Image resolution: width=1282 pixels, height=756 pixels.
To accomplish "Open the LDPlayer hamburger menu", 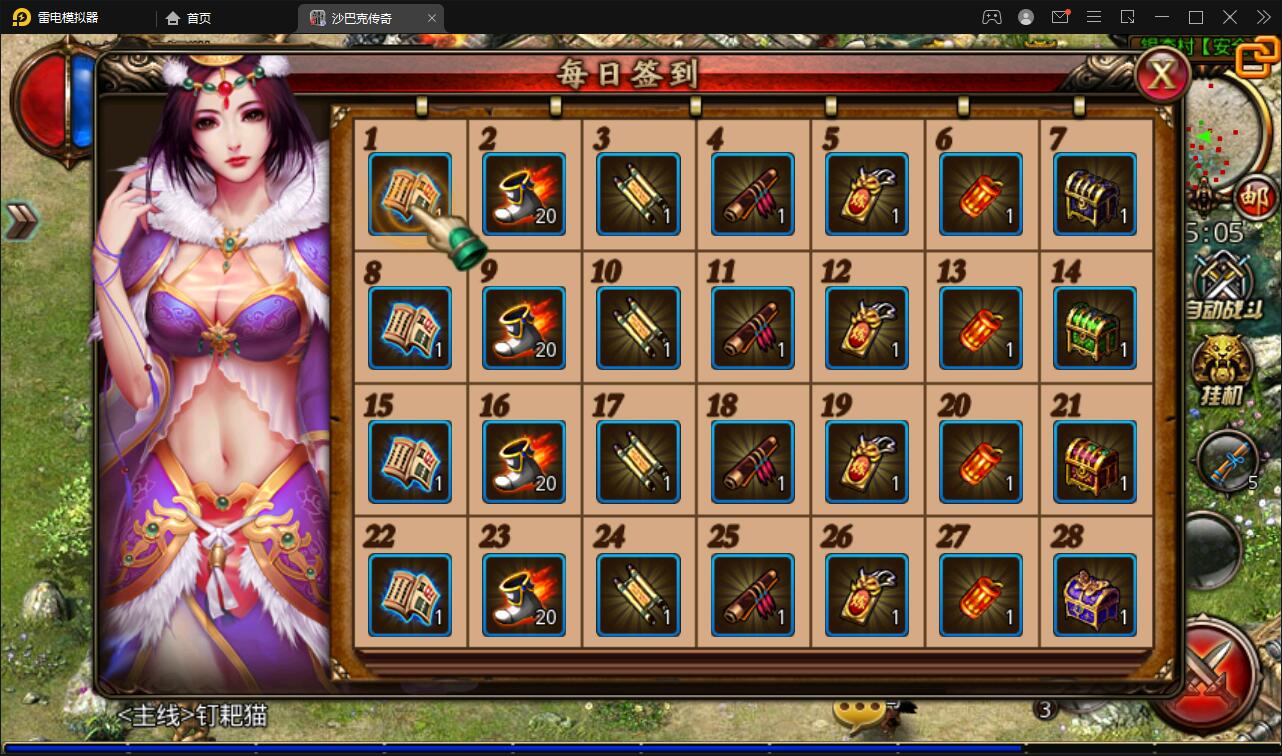I will point(1092,17).
